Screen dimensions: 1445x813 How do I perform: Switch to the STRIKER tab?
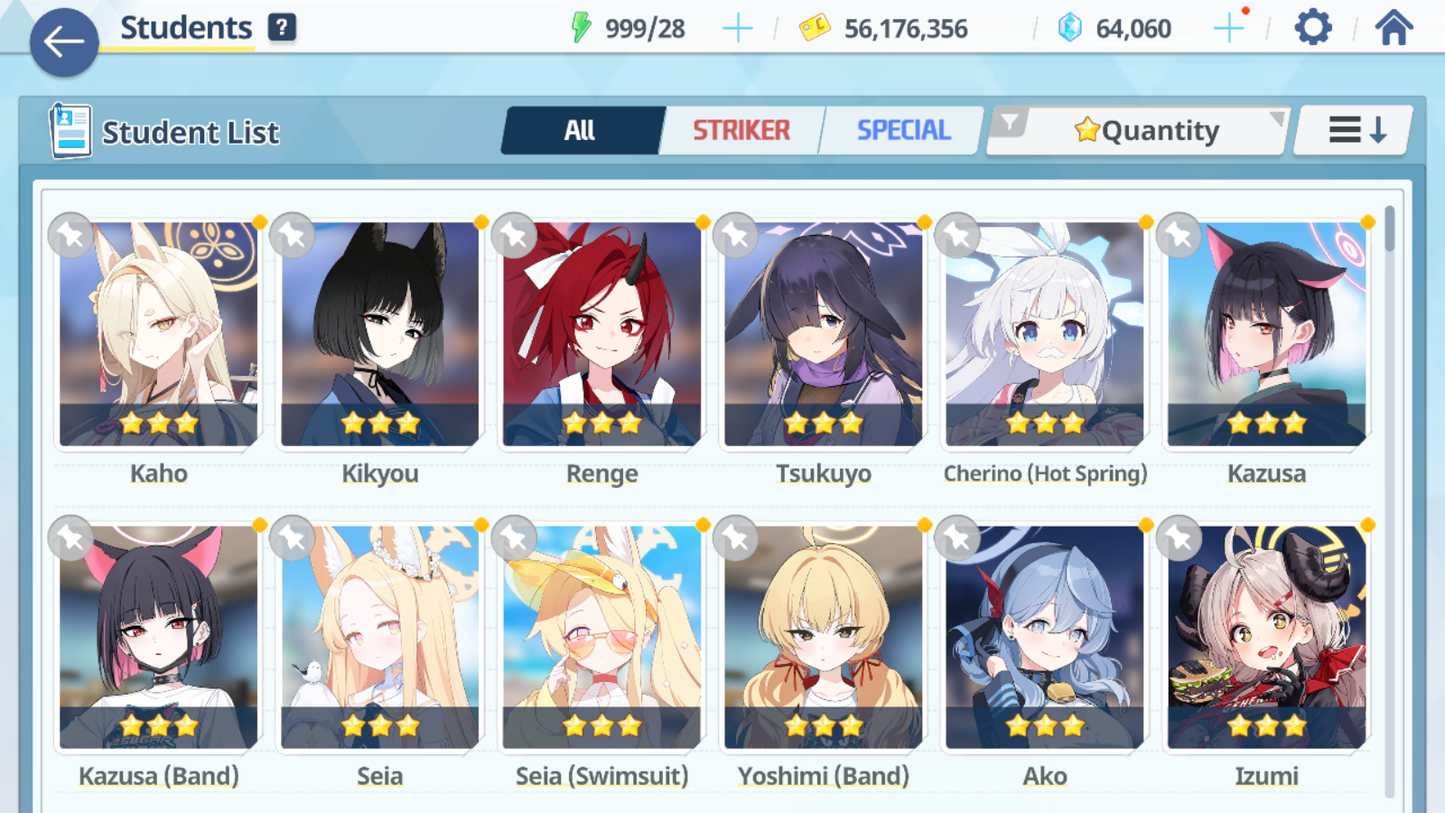[x=741, y=129]
